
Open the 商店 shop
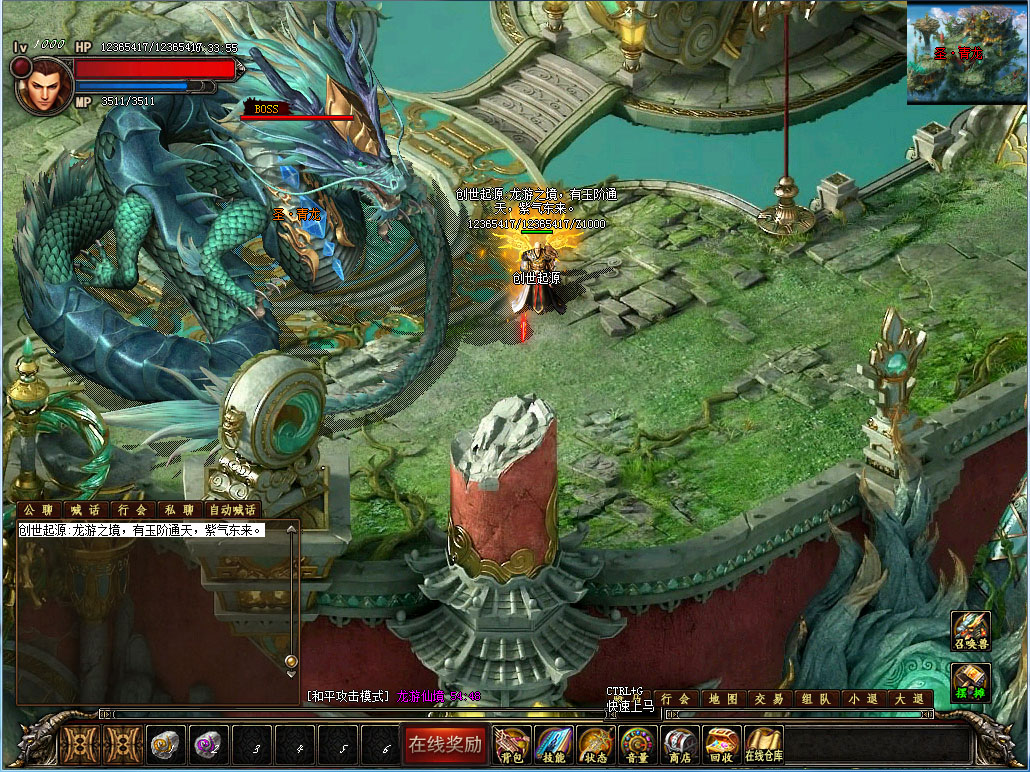(680, 744)
